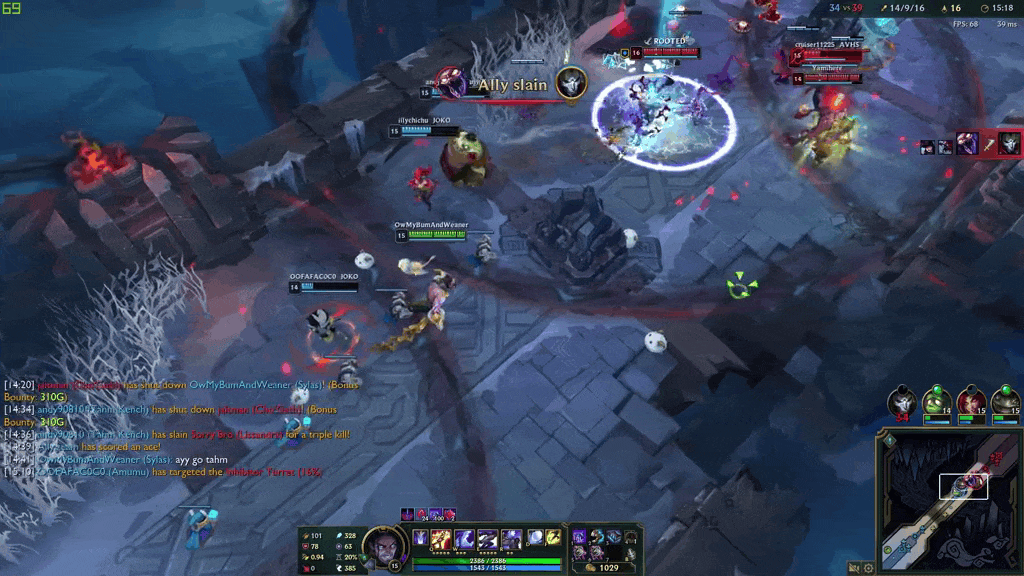Click the passive ability icon beside Q

[x=421, y=538]
